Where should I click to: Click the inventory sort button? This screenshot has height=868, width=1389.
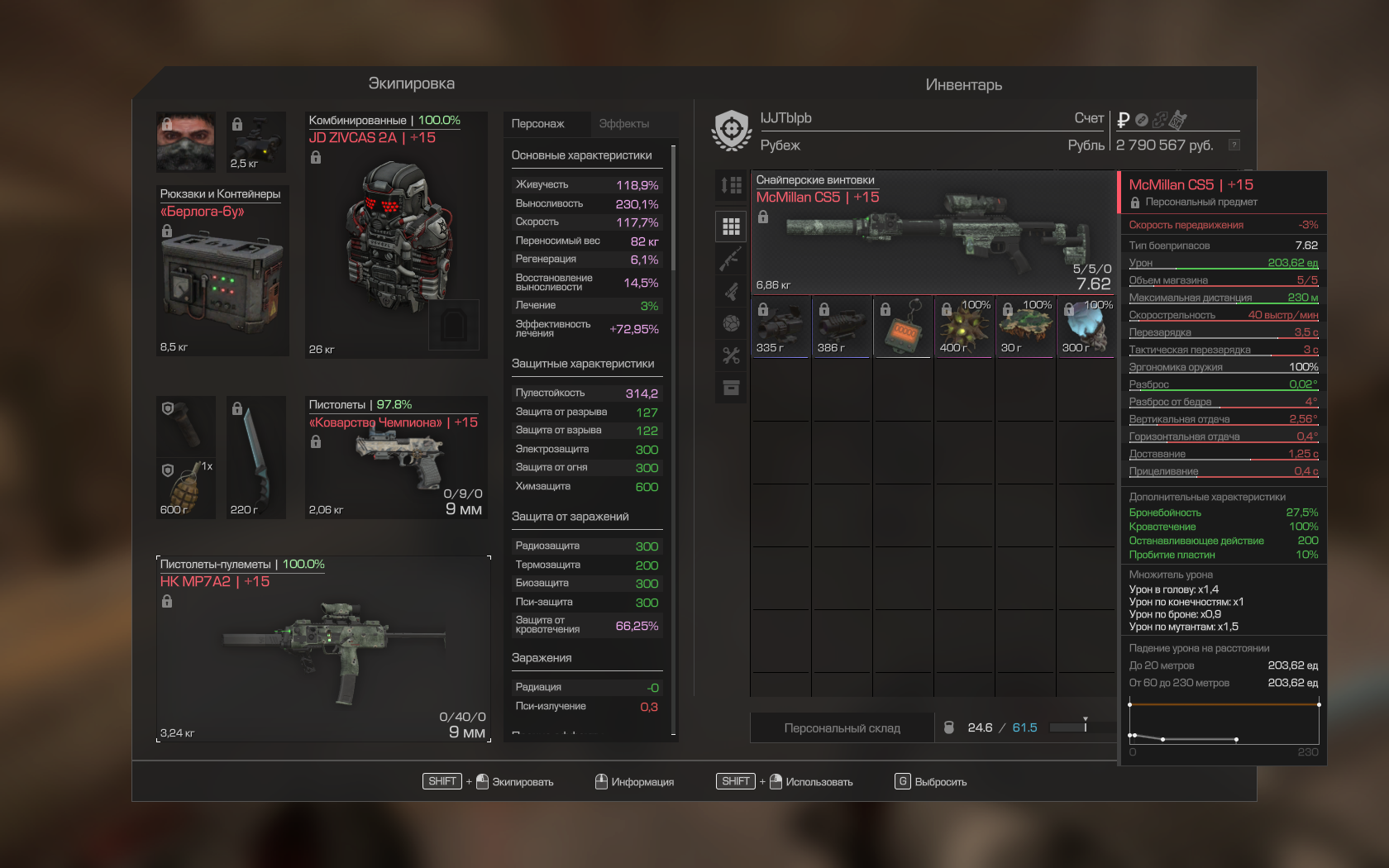point(731,186)
